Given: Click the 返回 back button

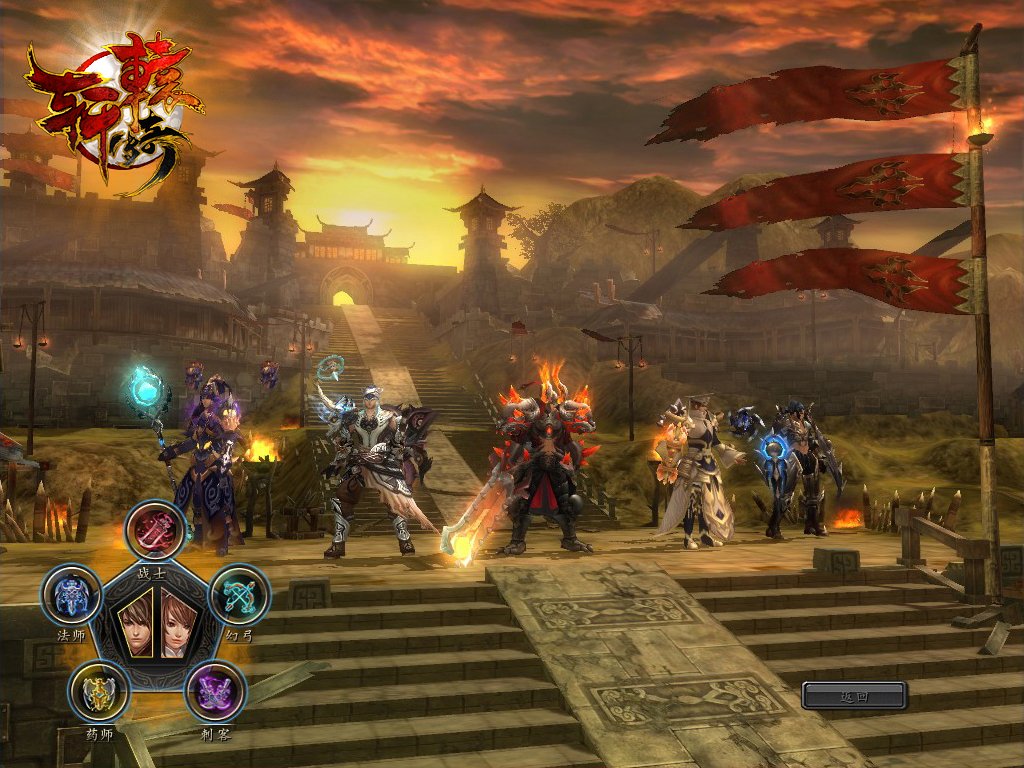Looking at the screenshot, I should click(x=853, y=695).
